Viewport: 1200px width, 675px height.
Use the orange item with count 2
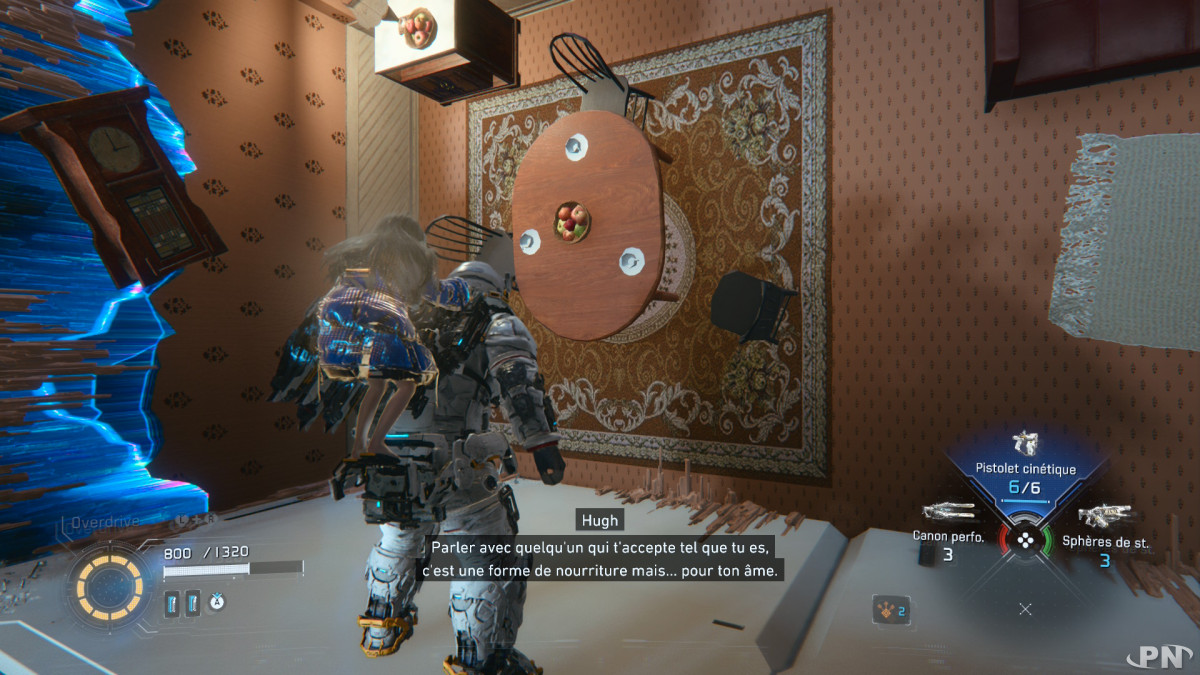(888, 610)
